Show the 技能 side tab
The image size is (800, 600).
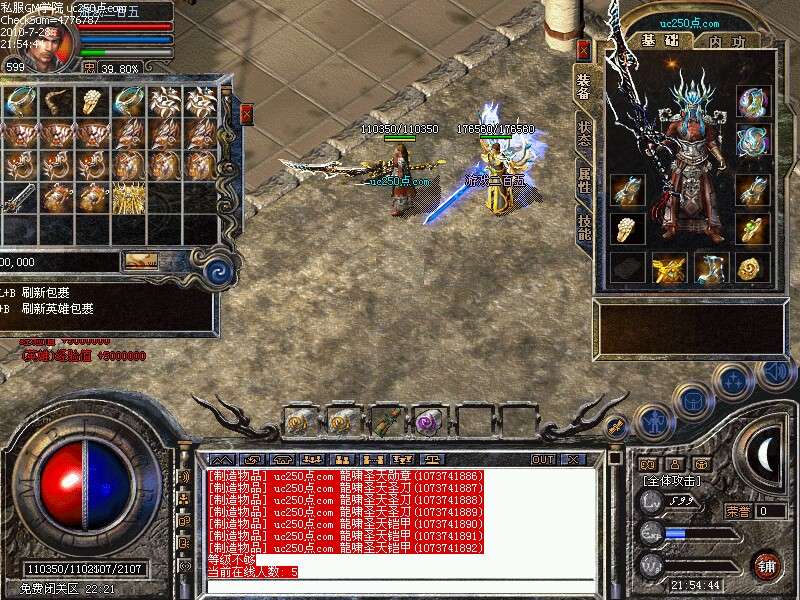coord(584,228)
